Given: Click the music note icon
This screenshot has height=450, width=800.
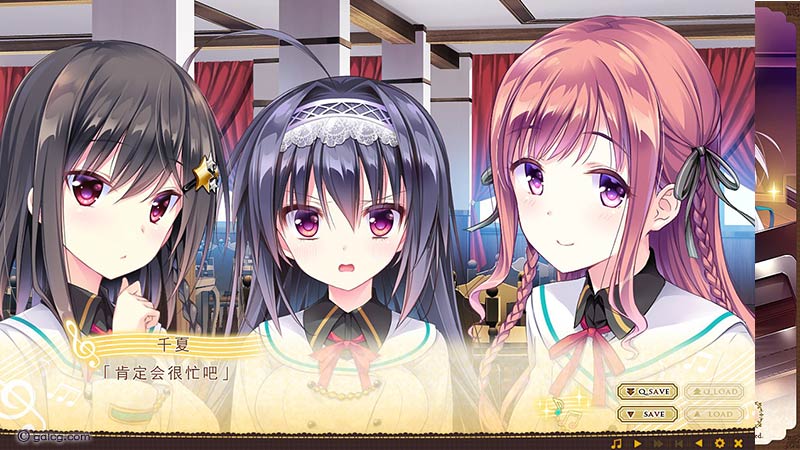Looking at the screenshot, I should [616, 442].
